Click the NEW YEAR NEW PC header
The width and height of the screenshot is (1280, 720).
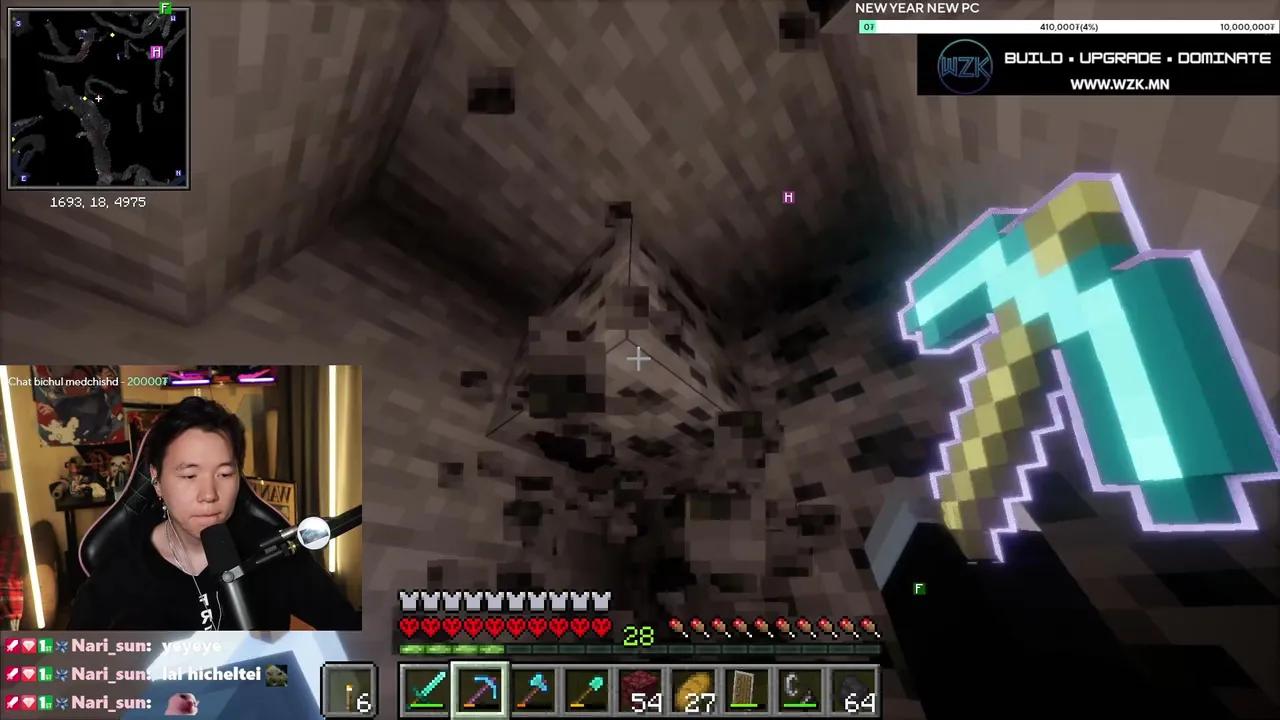pos(917,8)
